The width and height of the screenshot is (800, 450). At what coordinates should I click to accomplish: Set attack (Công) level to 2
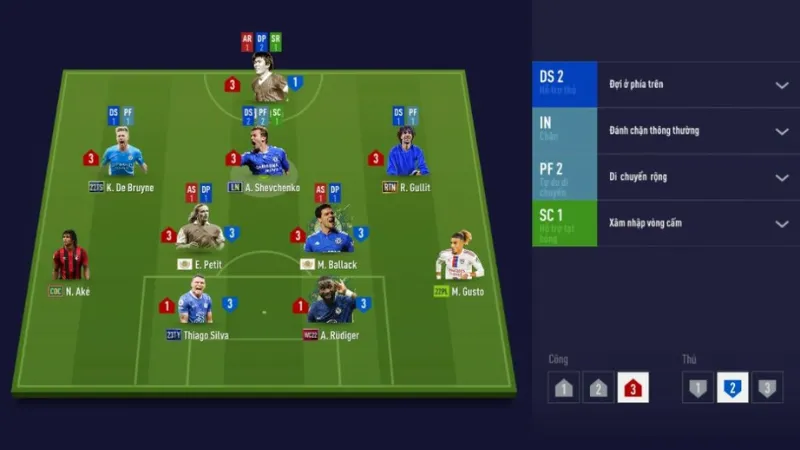pyautogui.click(x=598, y=387)
